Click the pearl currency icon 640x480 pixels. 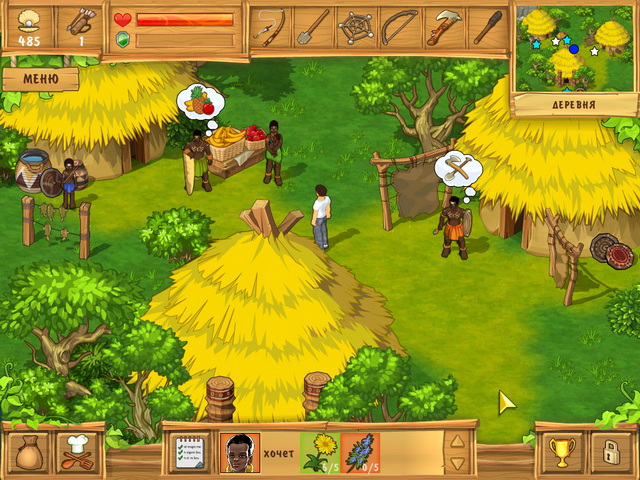[x=29, y=20]
